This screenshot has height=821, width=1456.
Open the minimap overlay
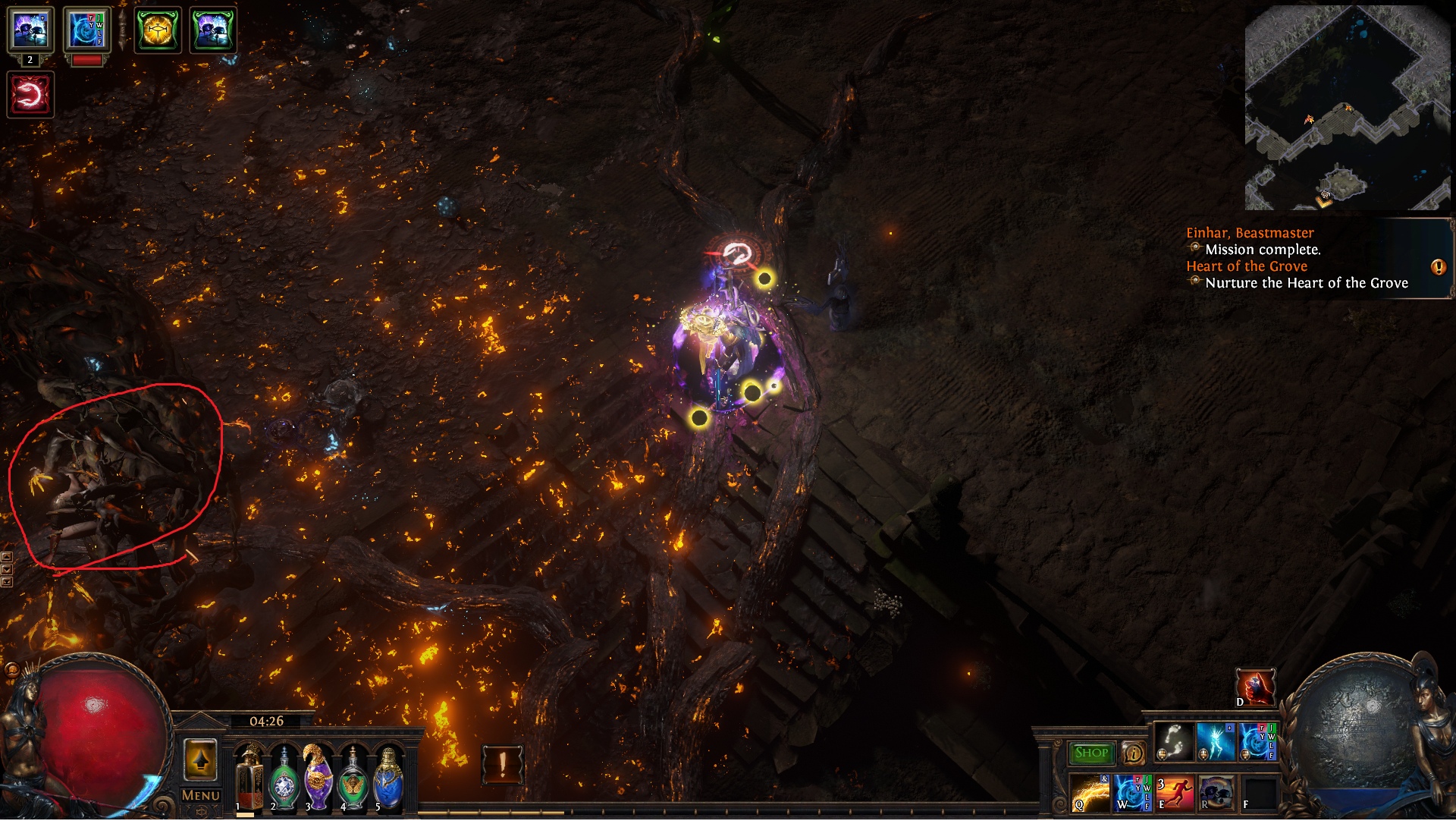tap(1347, 108)
